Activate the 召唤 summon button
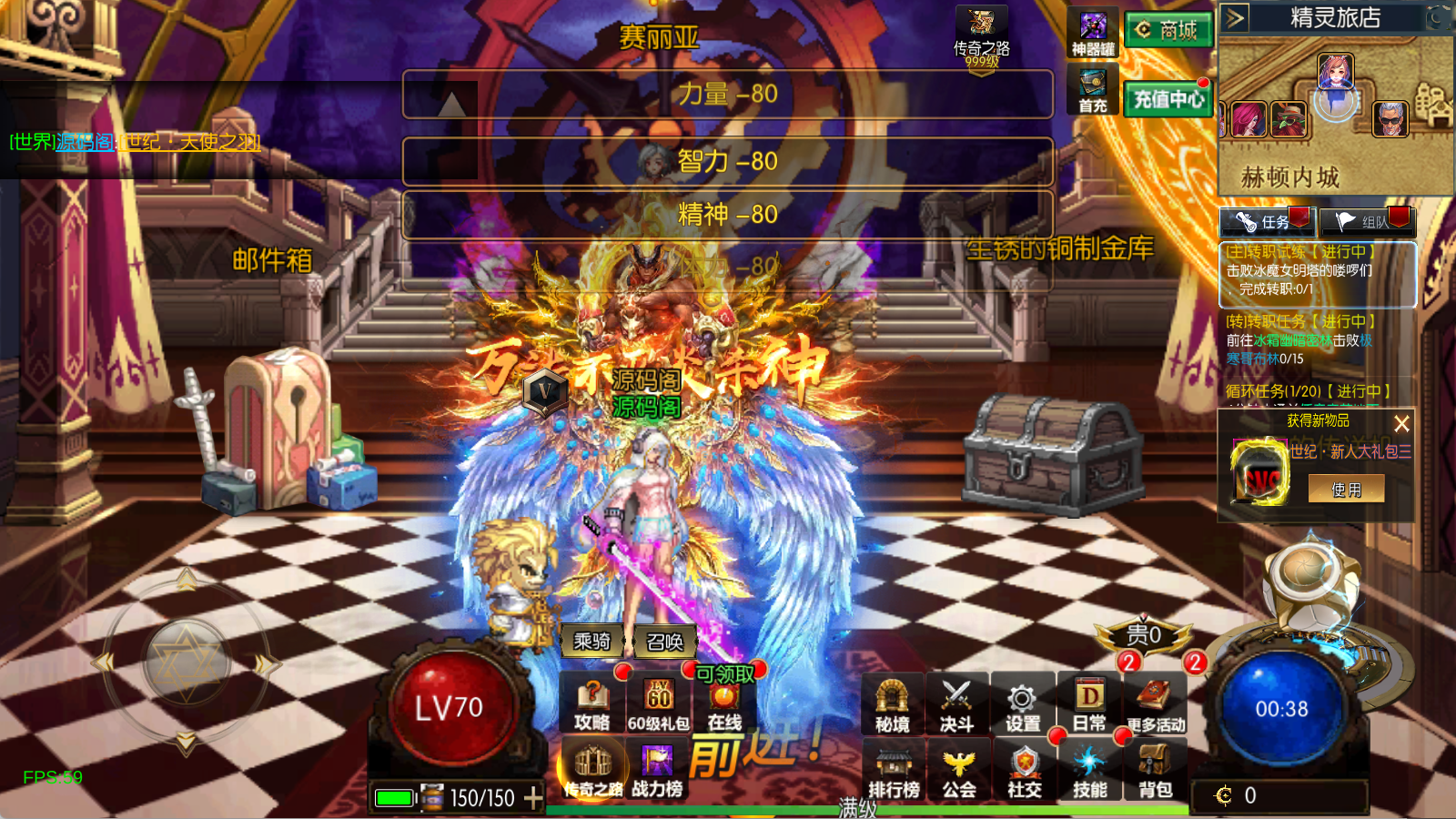This screenshot has width=1456, height=819. (664, 642)
